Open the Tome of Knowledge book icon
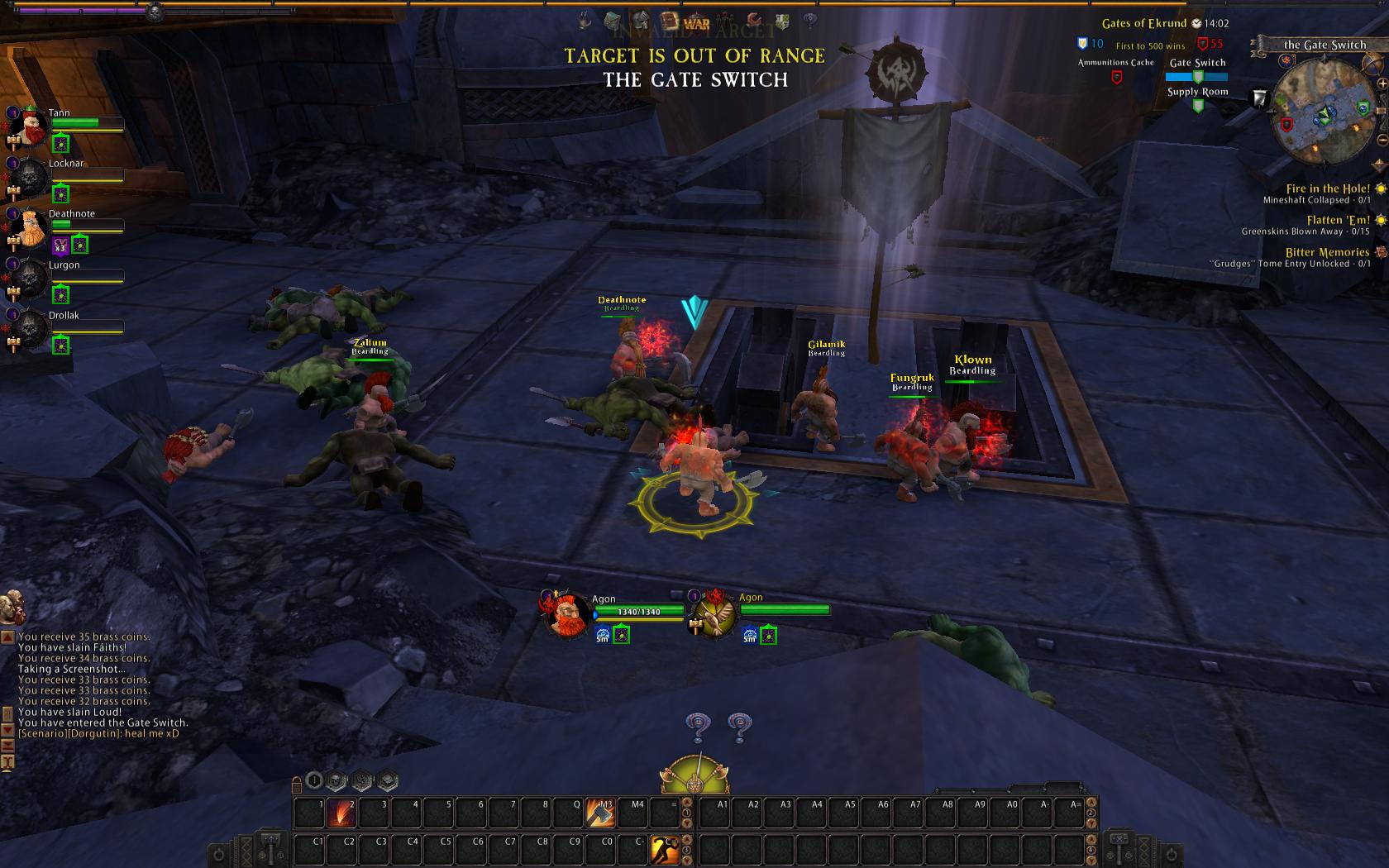 coord(670,21)
